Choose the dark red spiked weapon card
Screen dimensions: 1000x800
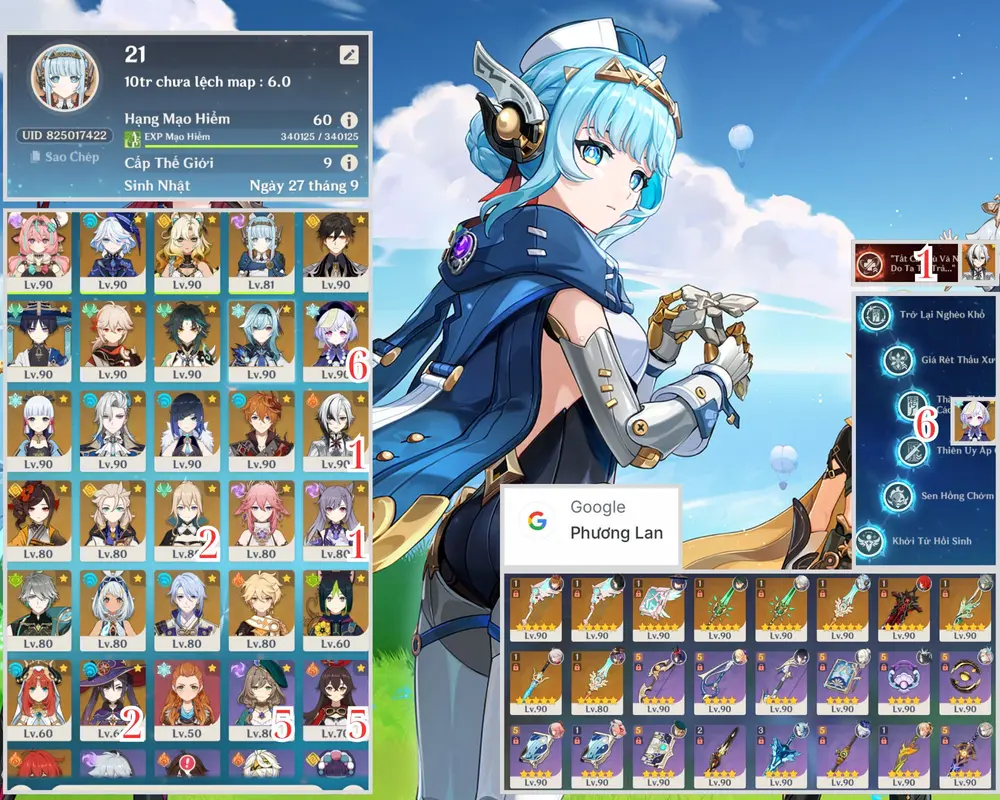coord(904,606)
